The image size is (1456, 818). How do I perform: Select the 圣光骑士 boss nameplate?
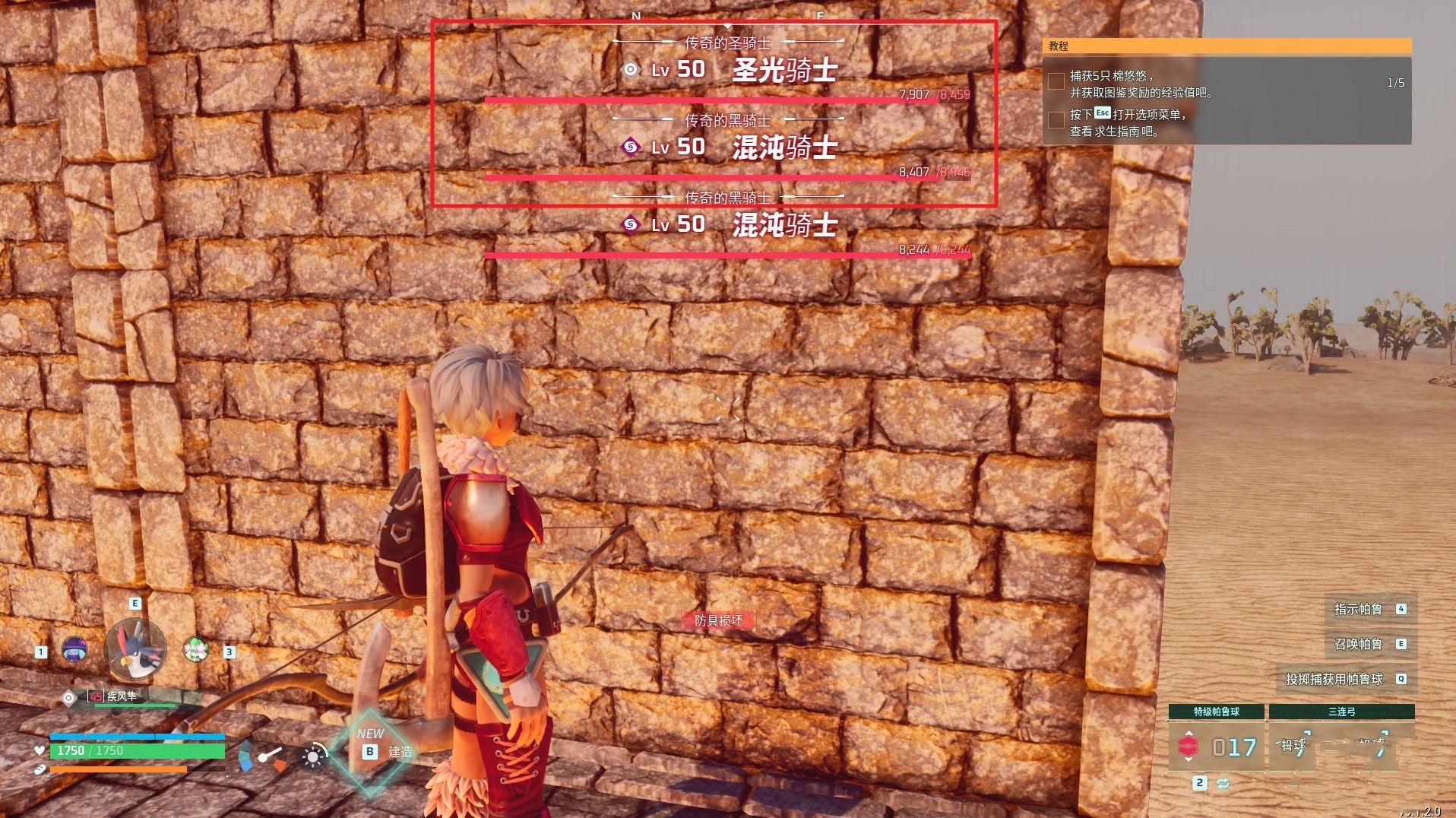tap(783, 71)
